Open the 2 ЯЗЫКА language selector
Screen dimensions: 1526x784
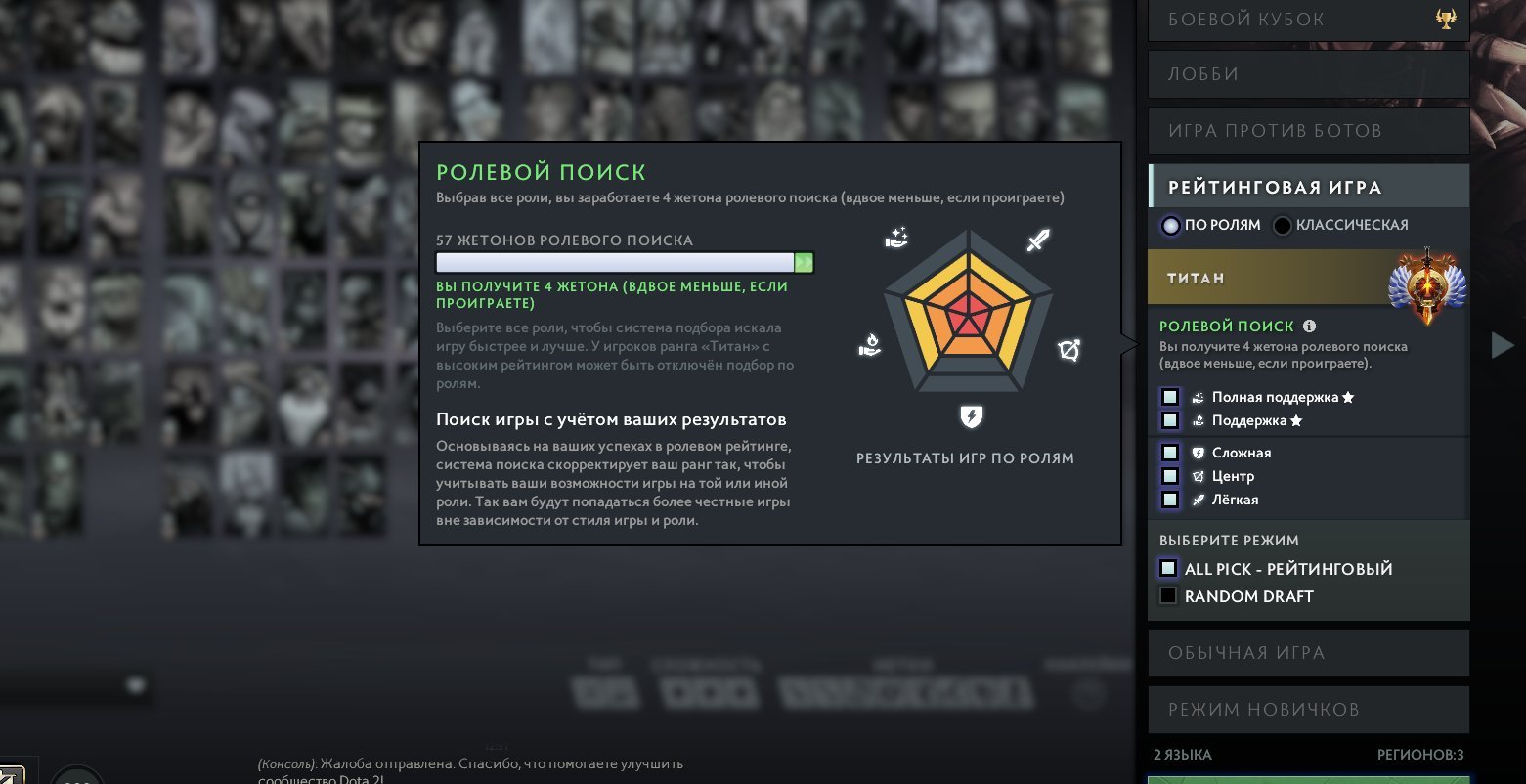click(x=1183, y=754)
